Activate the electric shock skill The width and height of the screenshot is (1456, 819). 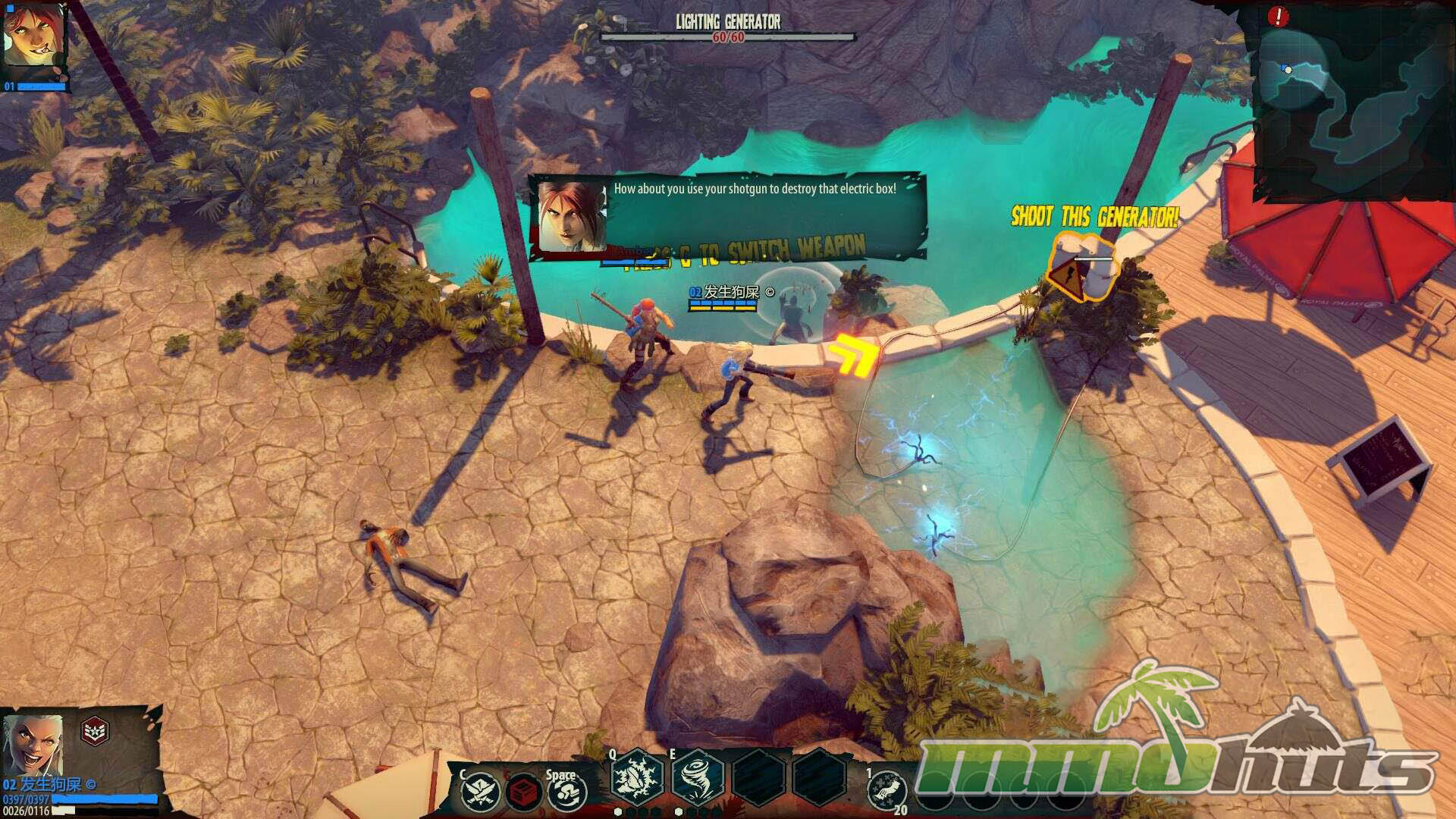[637, 779]
